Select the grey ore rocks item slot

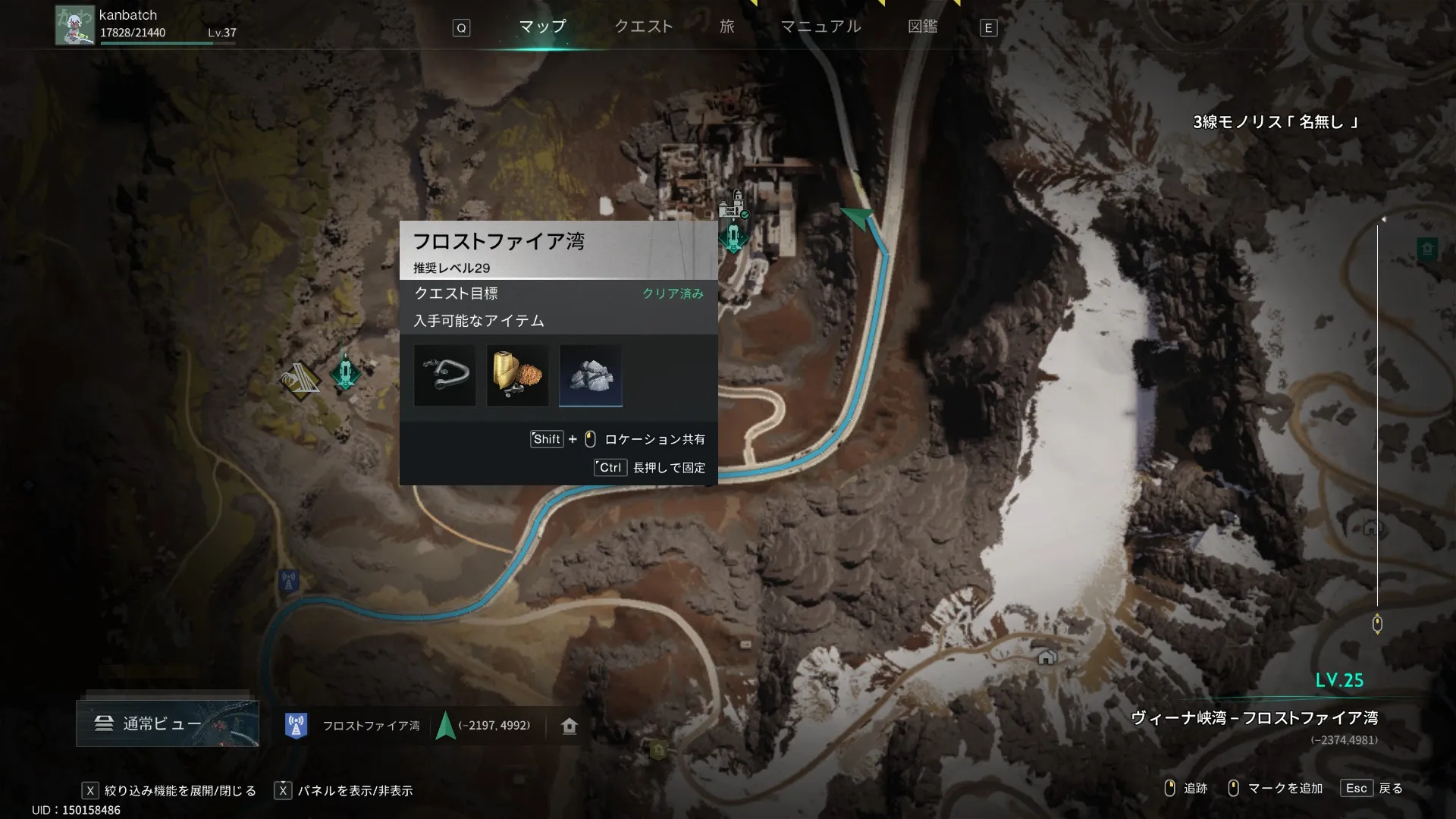point(591,375)
